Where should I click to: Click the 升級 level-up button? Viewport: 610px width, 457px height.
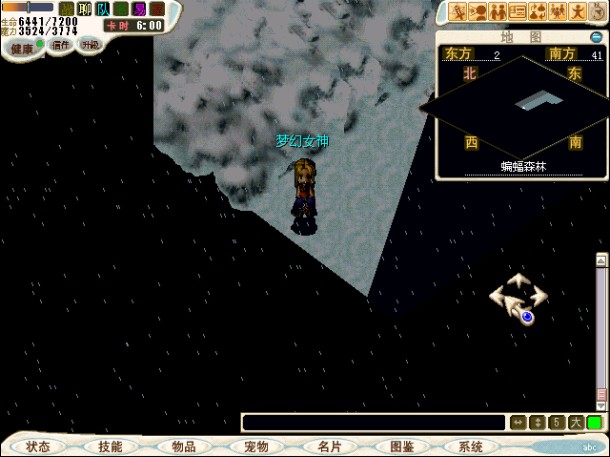(90, 45)
